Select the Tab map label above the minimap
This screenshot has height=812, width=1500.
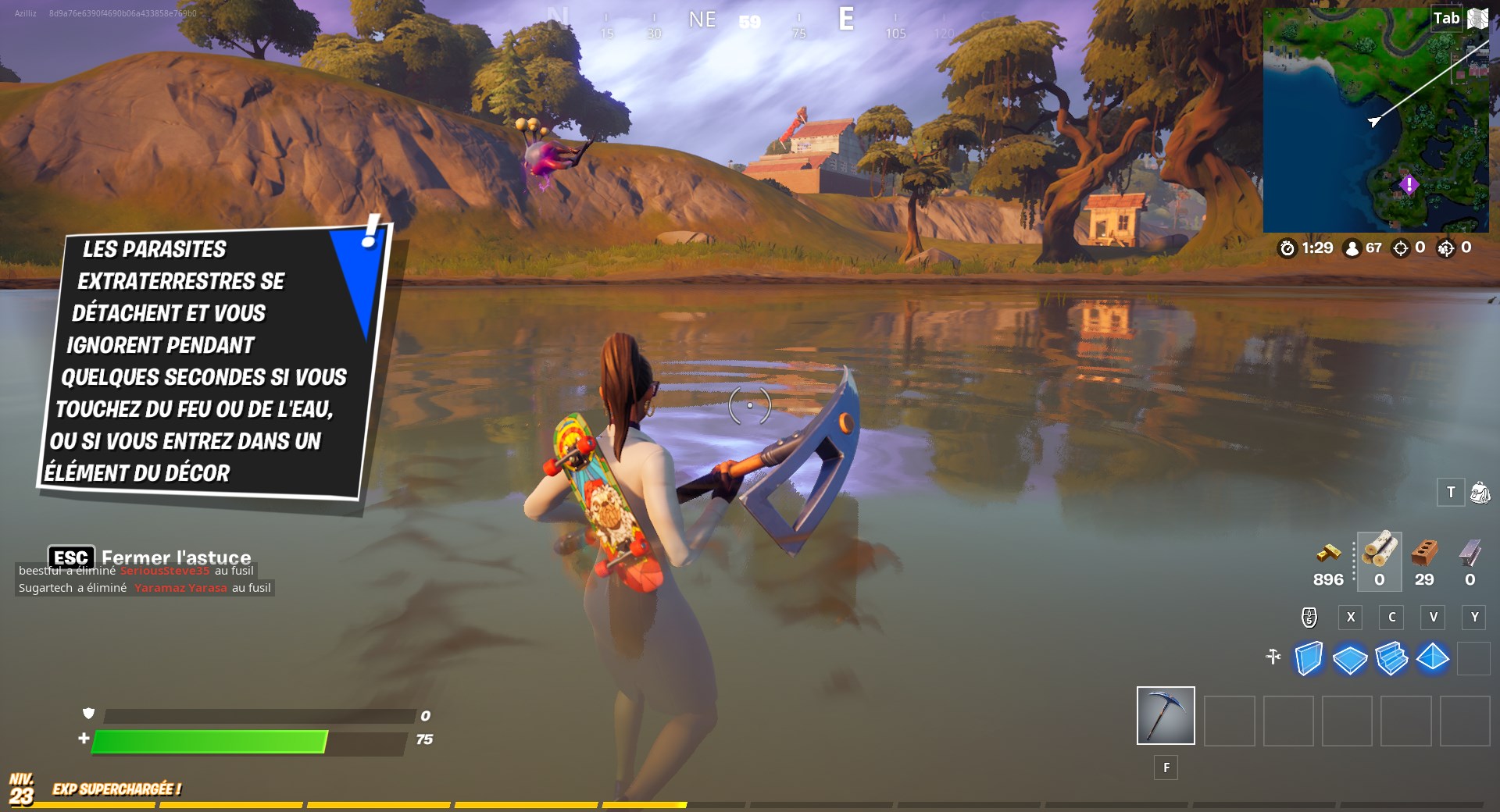tap(1447, 17)
